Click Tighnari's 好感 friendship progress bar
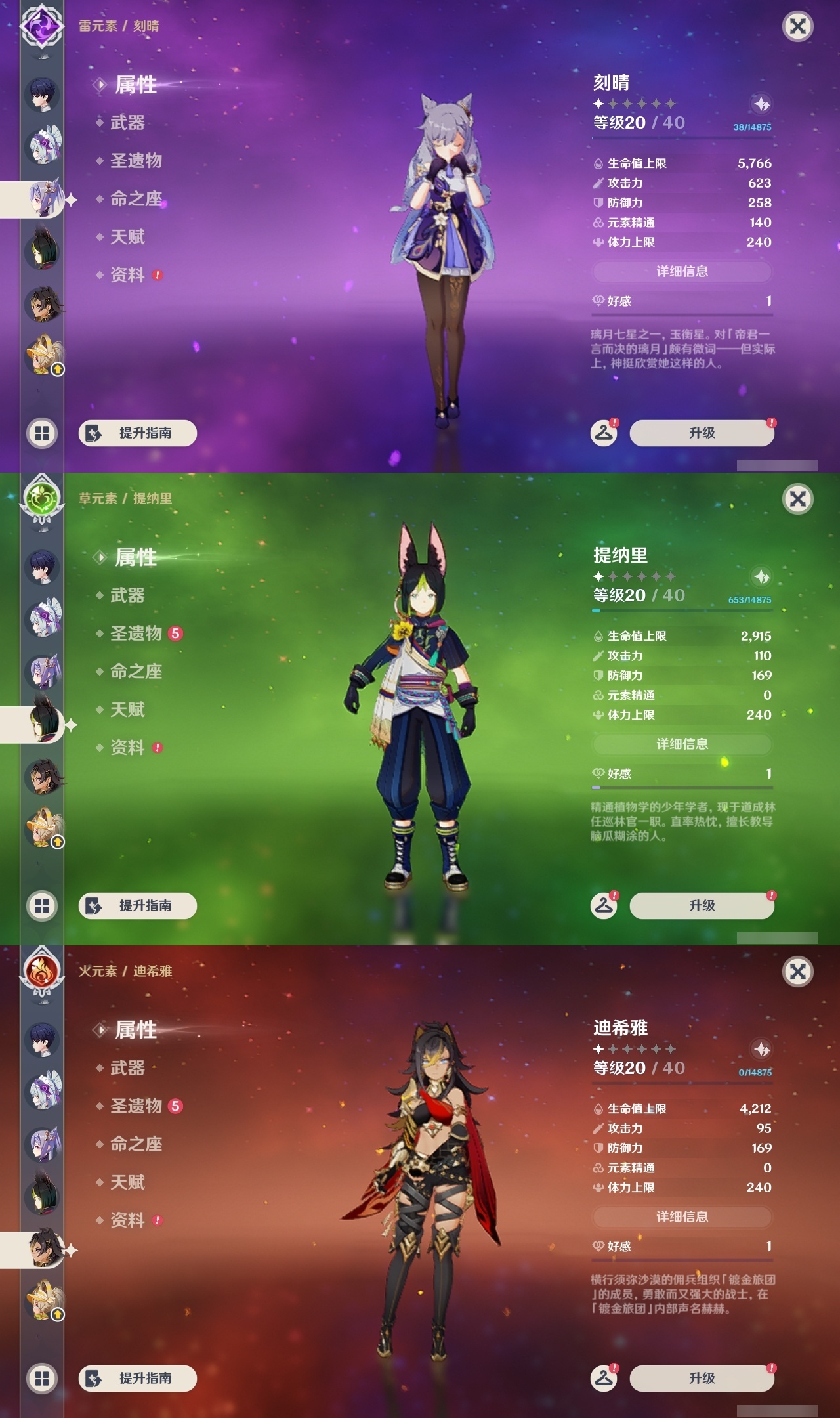Viewport: 840px width, 1418px height. (x=682, y=788)
